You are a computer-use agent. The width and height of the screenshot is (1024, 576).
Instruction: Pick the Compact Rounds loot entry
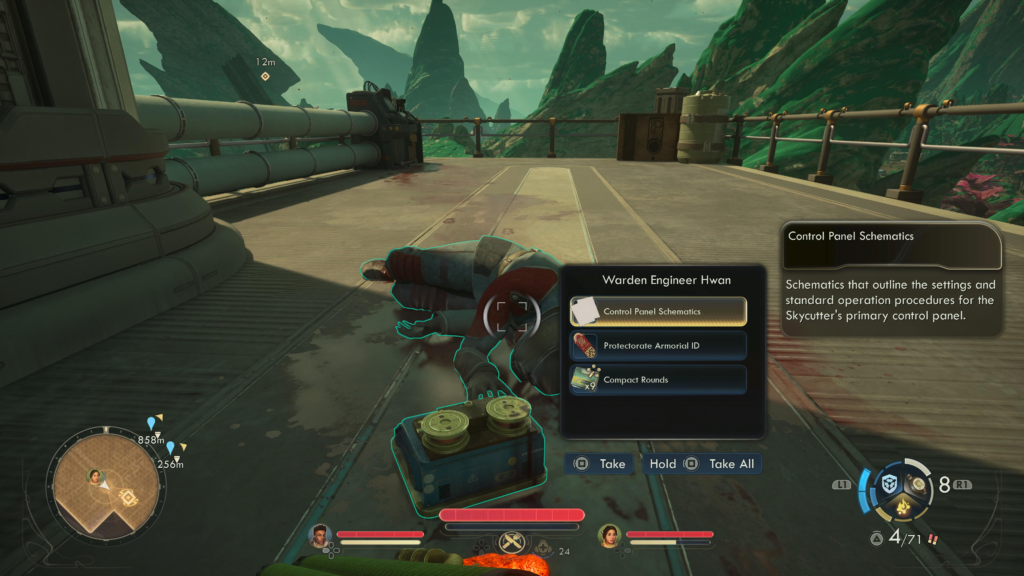(x=658, y=380)
